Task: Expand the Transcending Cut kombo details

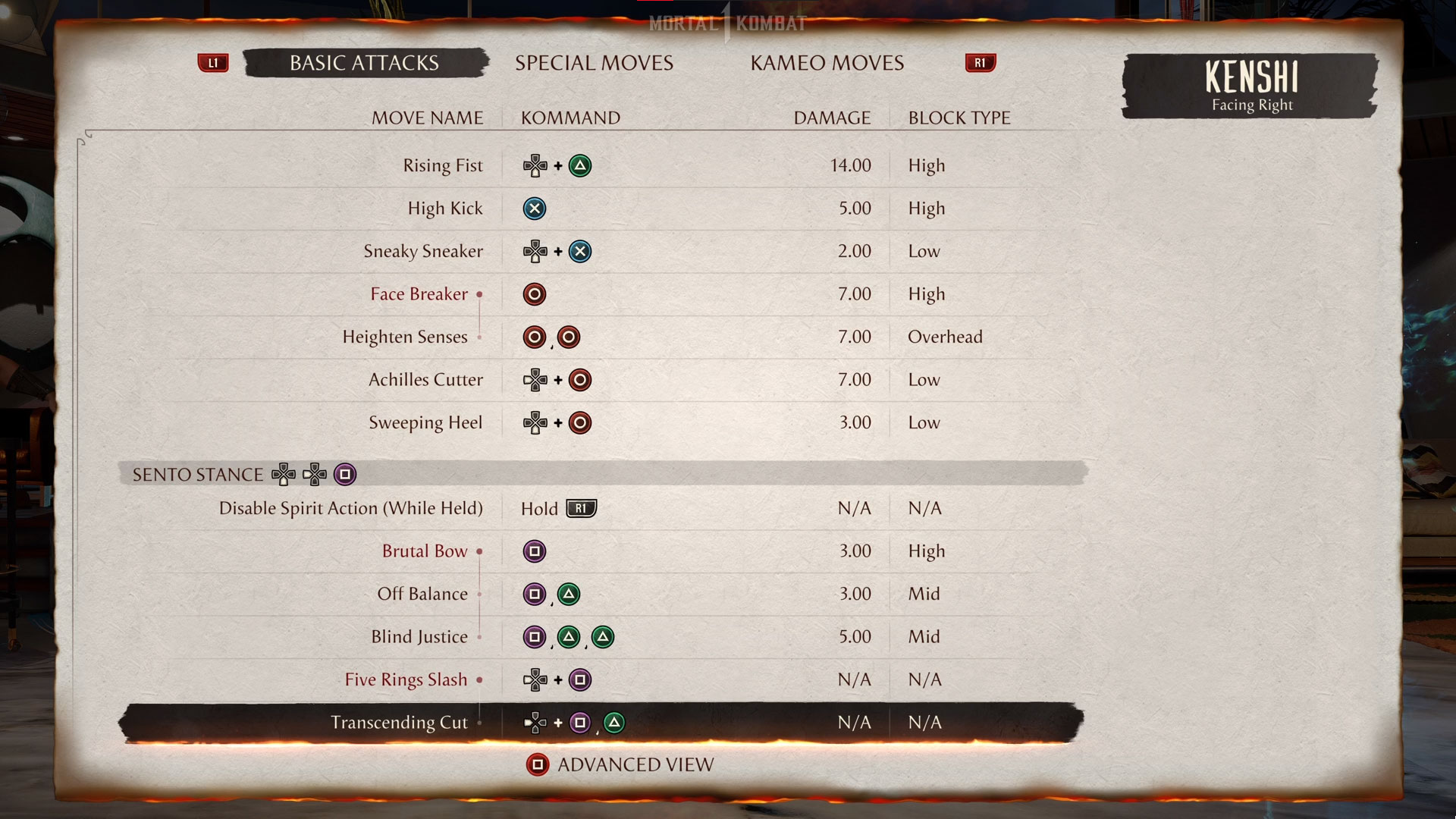Action: (x=481, y=723)
